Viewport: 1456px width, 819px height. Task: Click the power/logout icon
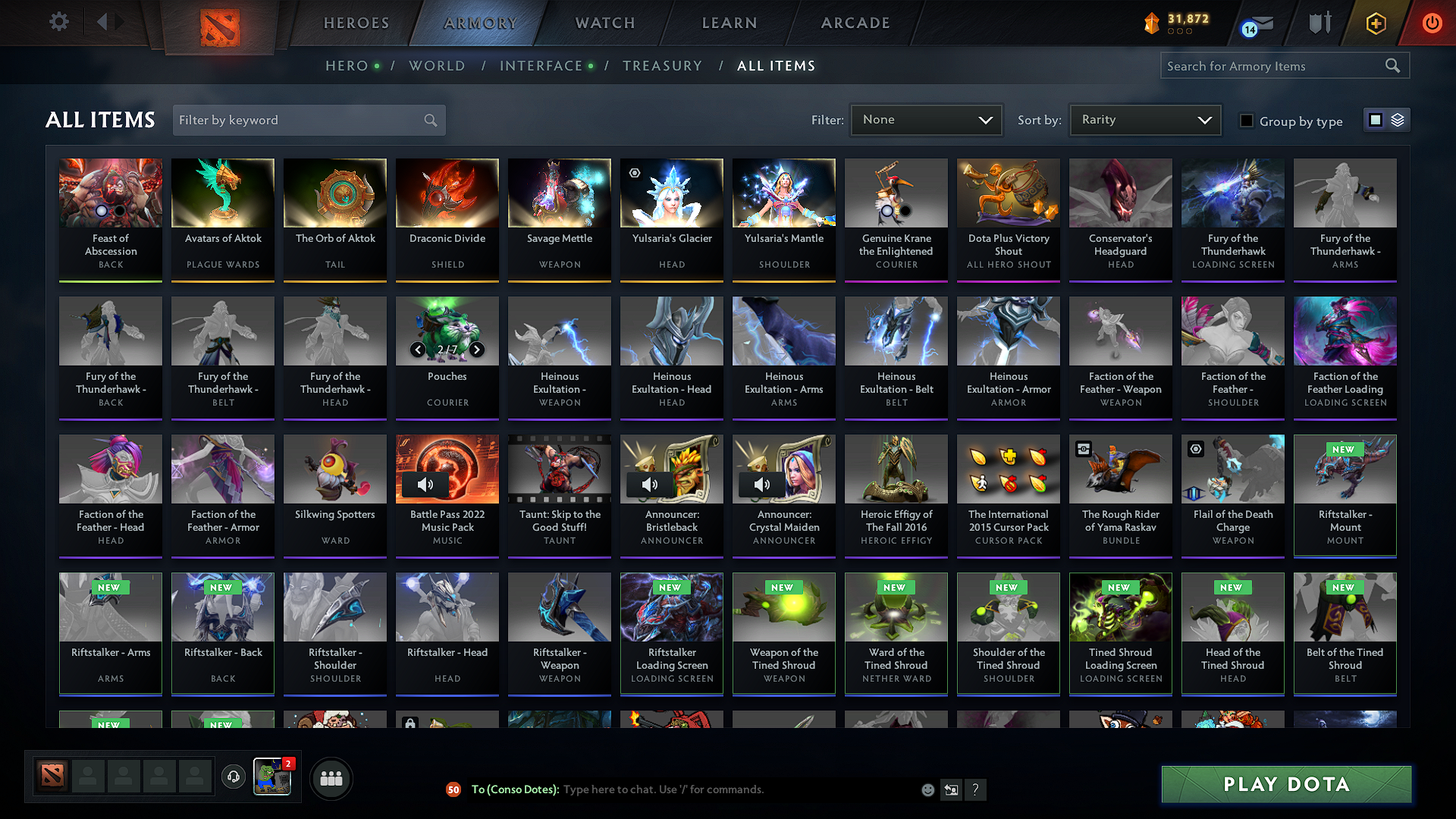(x=1432, y=23)
